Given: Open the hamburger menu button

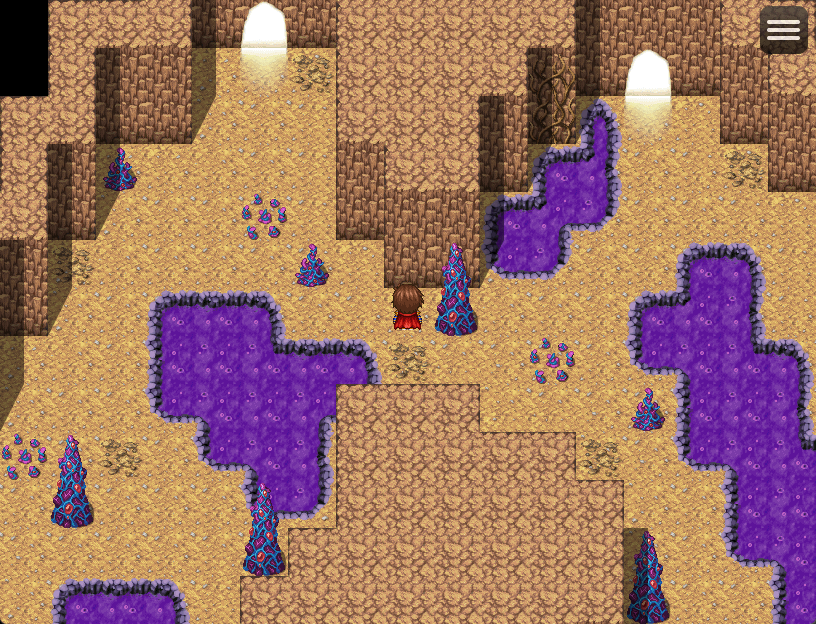Looking at the screenshot, I should click(x=783, y=30).
